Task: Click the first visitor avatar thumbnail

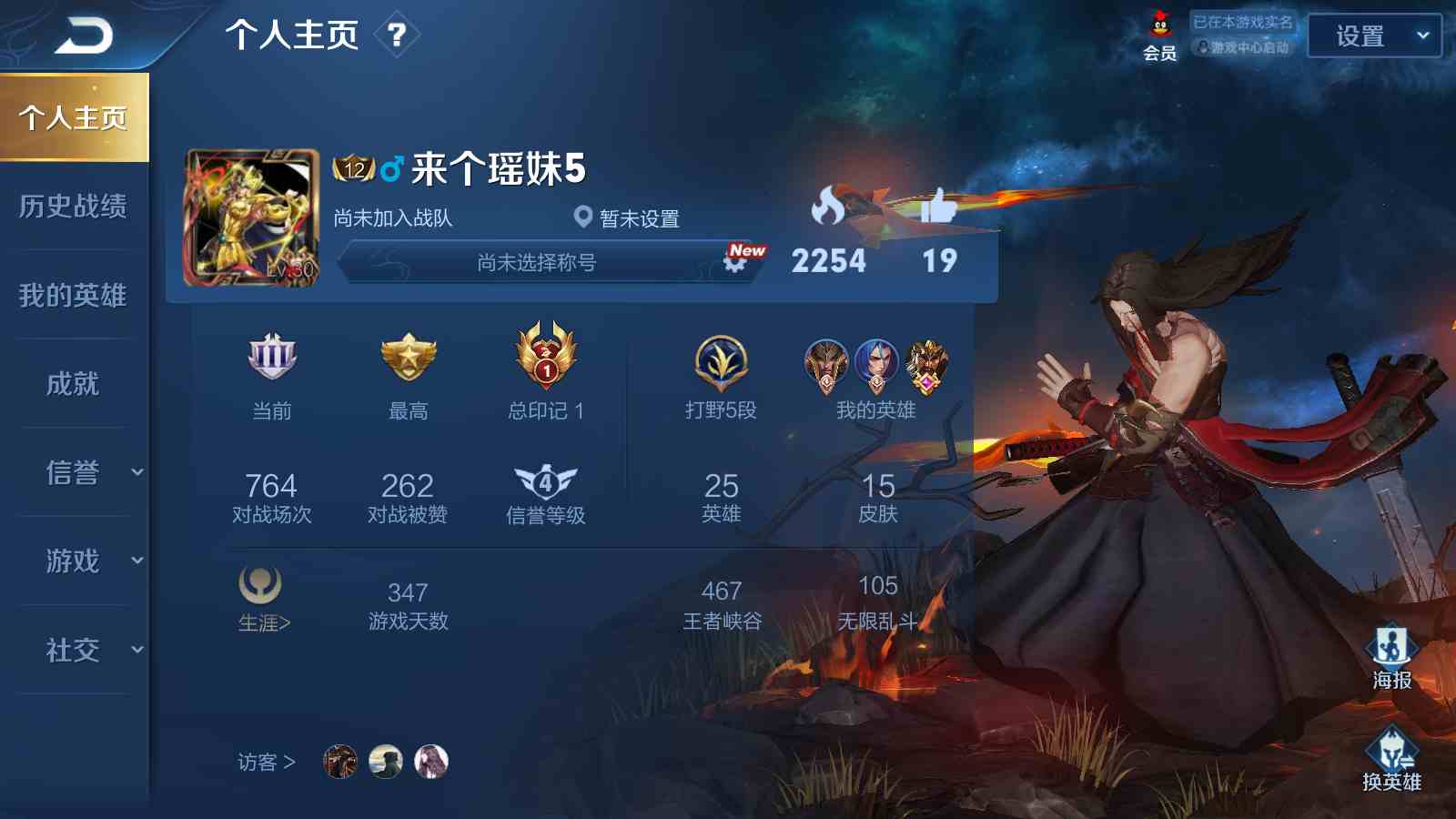Action: point(339,763)
